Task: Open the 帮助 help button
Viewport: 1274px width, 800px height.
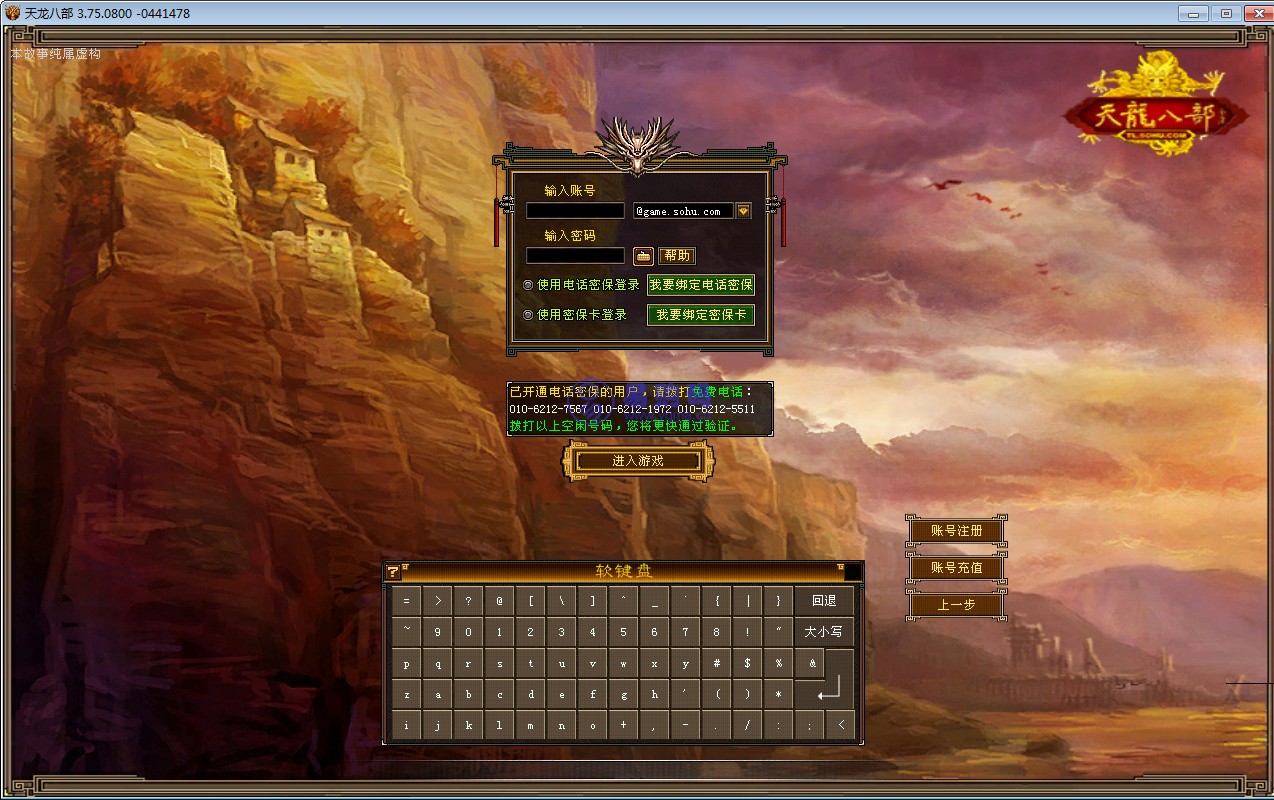Action: [x=676, y=256]
